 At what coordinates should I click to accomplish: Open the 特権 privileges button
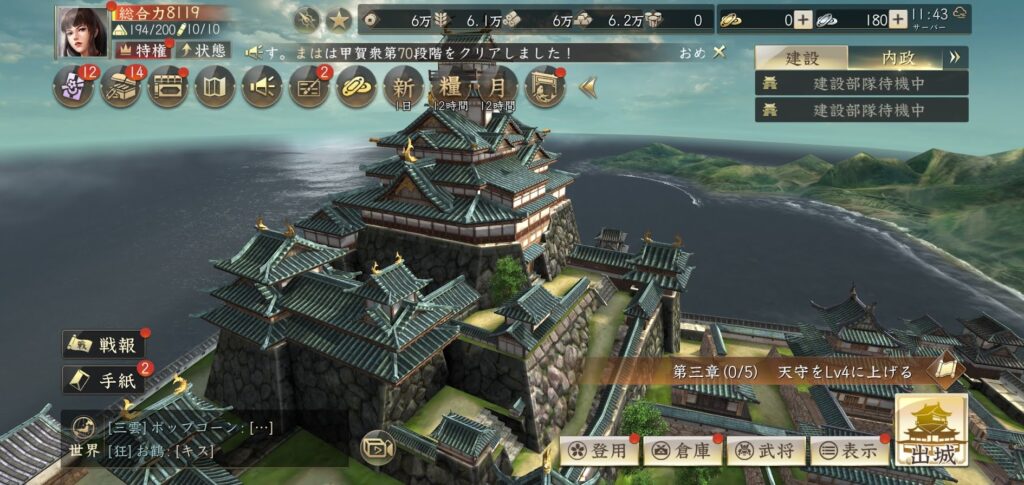[144, 49]
